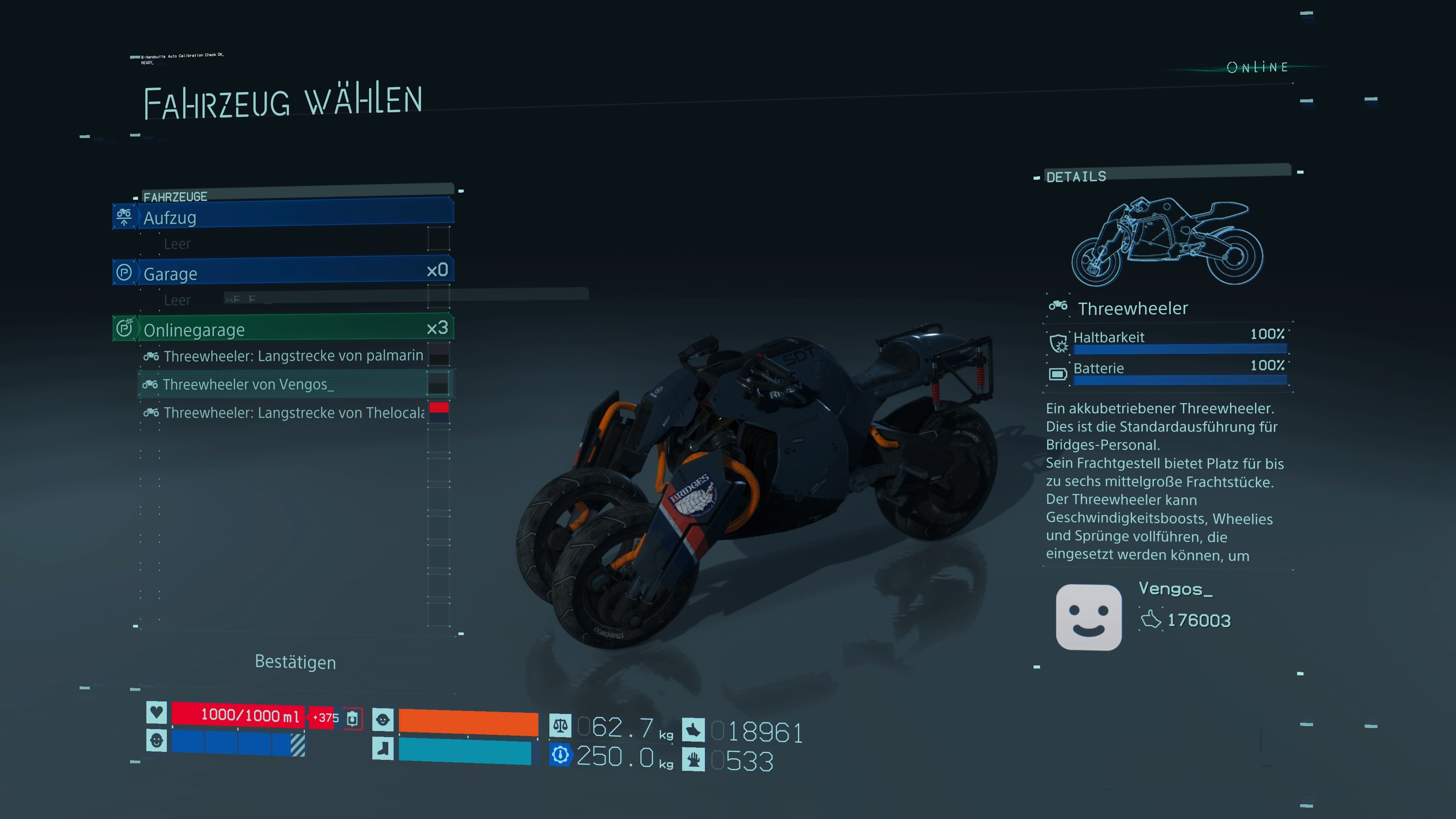Choose the Onlinegarage category
Screen dimensions: 1456x819
point(282,329)
